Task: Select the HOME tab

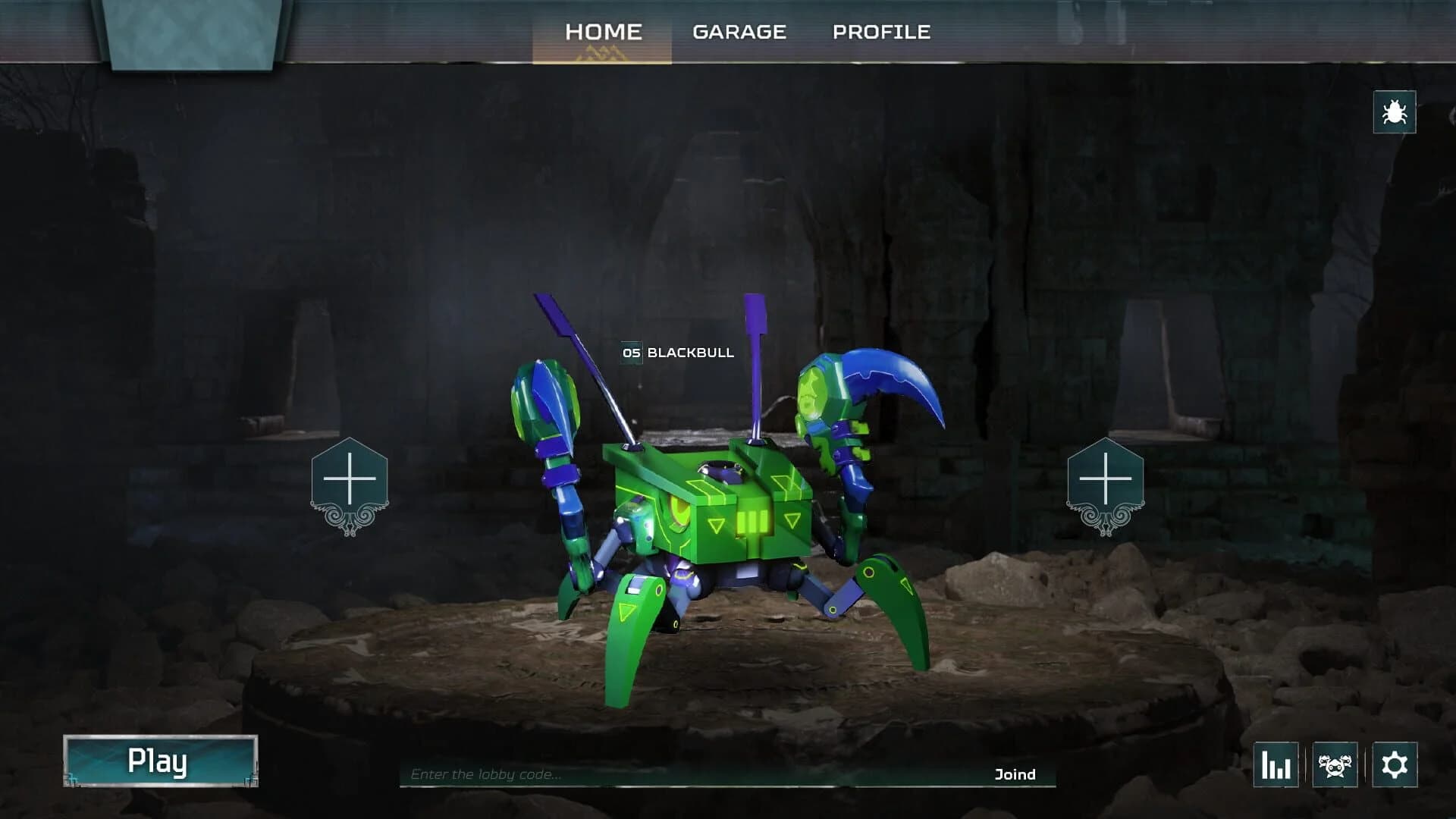Action: (x=604, y=31)
